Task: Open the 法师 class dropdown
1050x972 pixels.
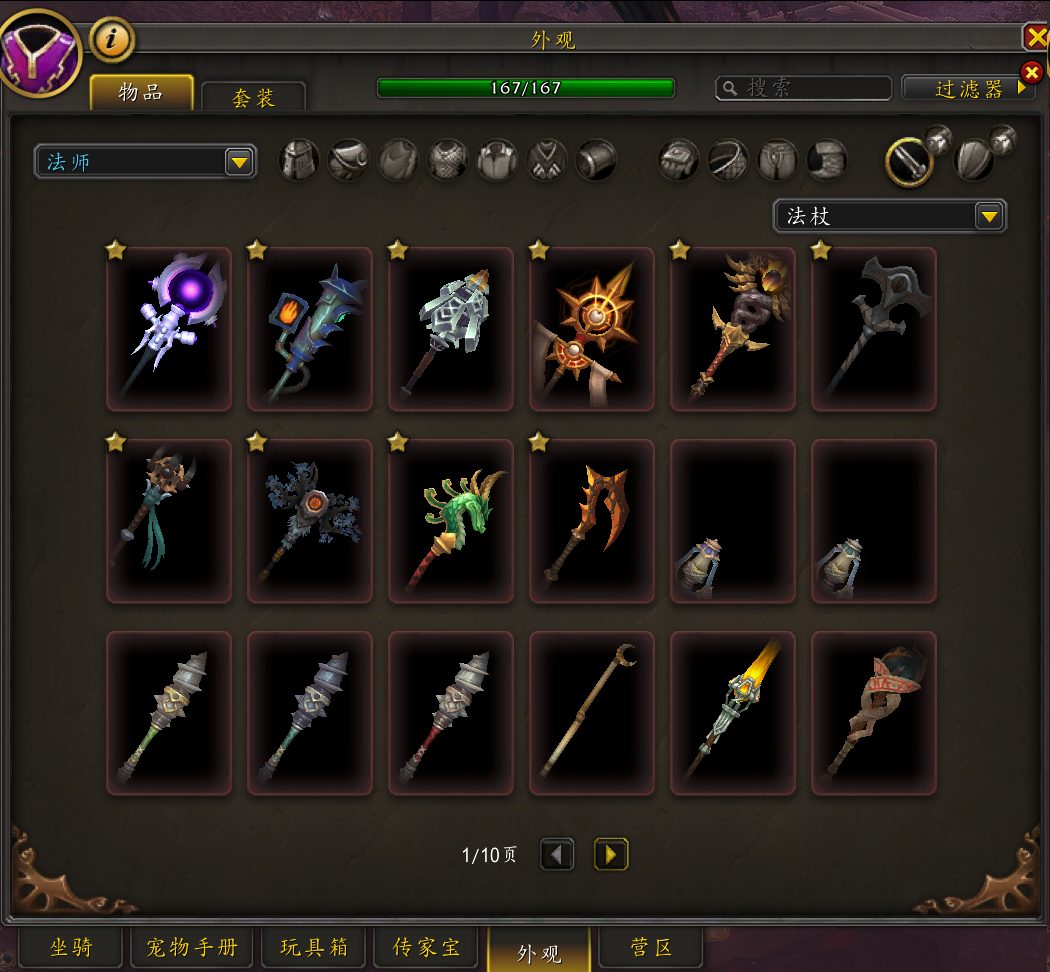Action: click(x=145, y=161)
